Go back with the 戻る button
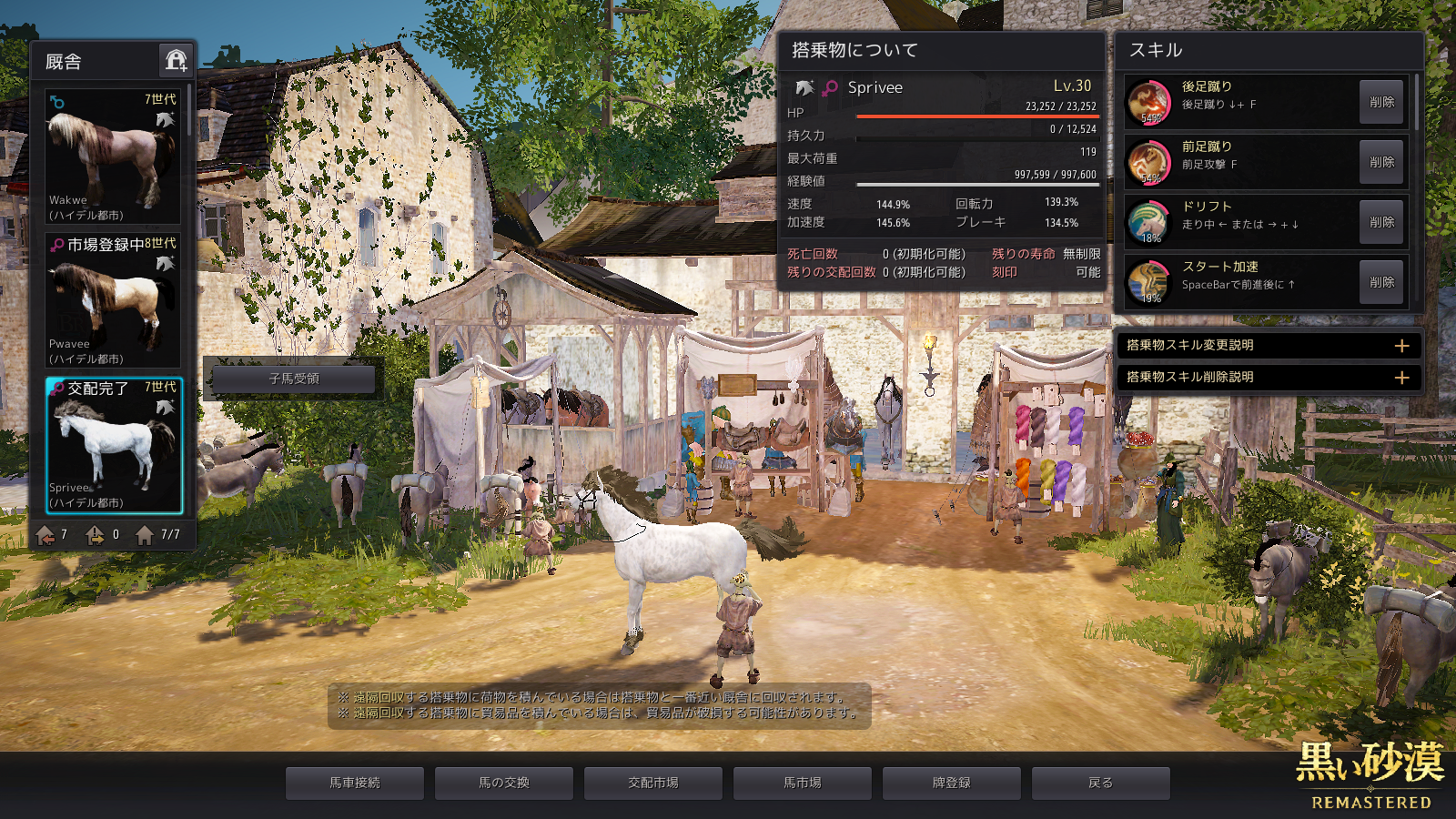This screenshot has width=1456, height=819. [1101, 783]
